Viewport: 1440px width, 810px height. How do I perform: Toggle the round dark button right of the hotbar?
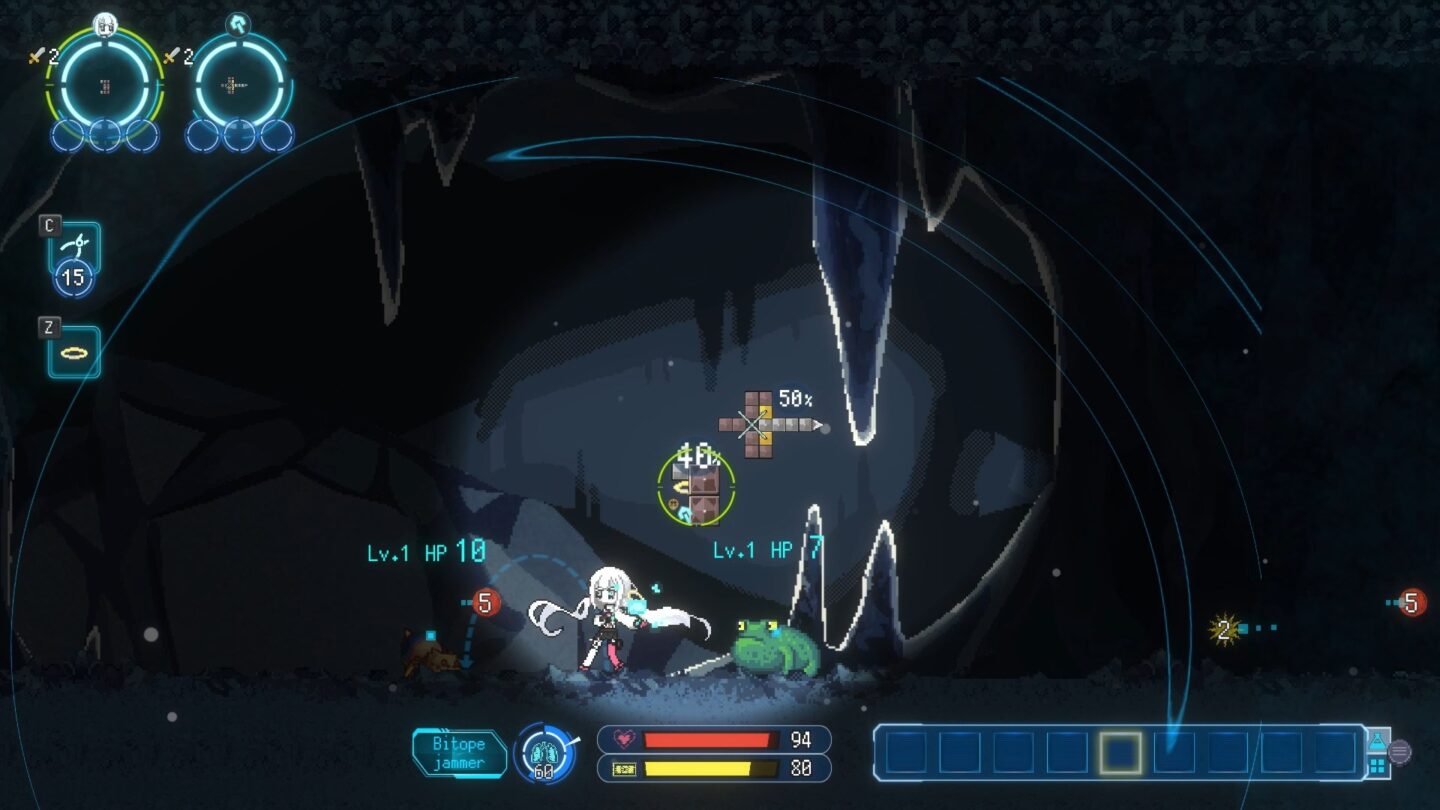click(x=1400, y=752)
